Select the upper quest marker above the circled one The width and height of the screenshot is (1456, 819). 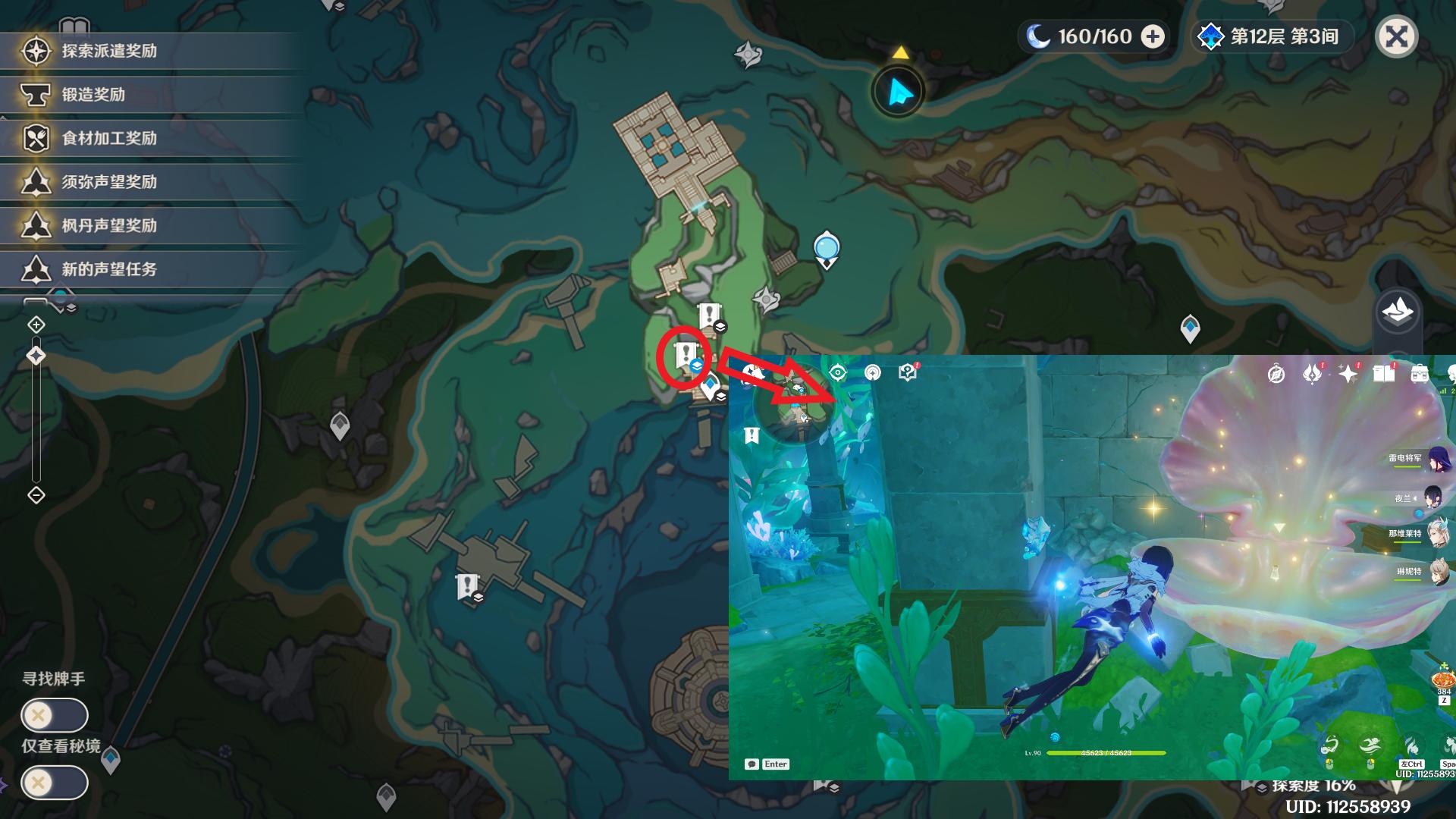tap(710, 315)
